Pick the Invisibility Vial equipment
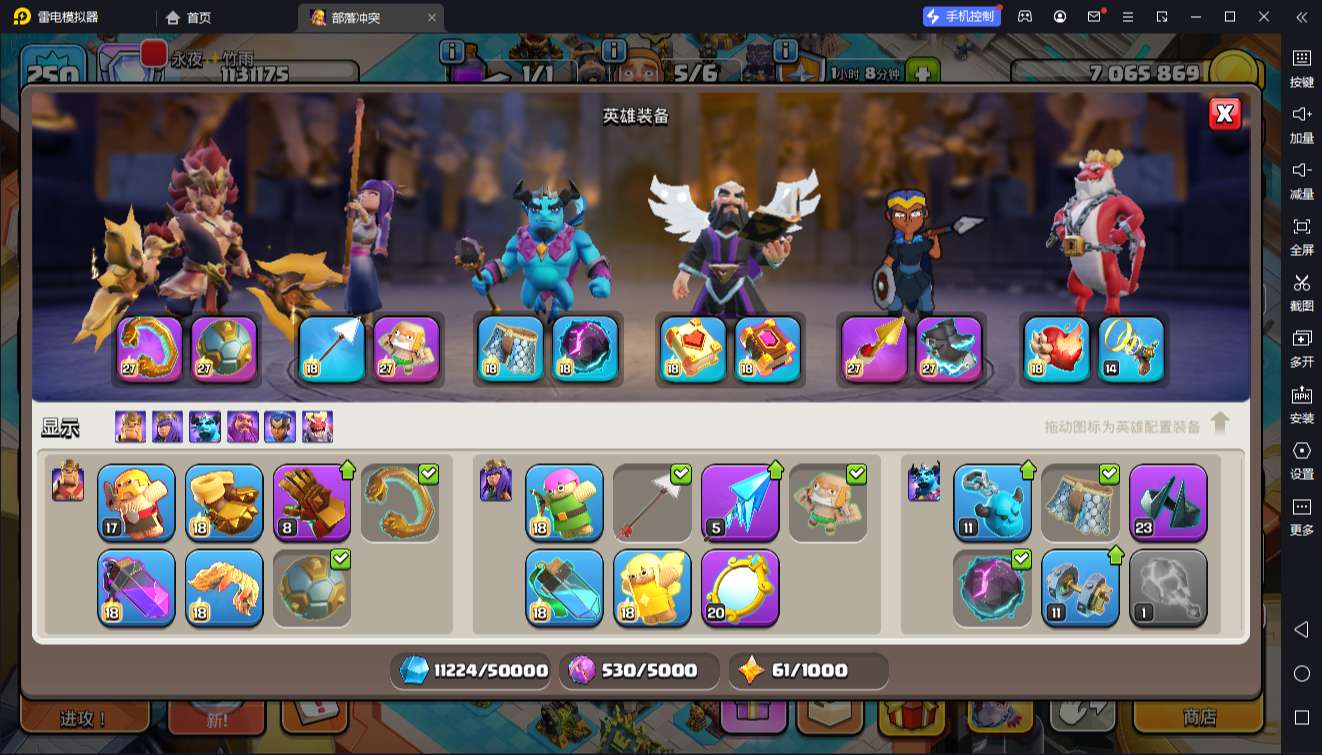Viewport: 1322px width, 755px height. click(x=564, y=587)
